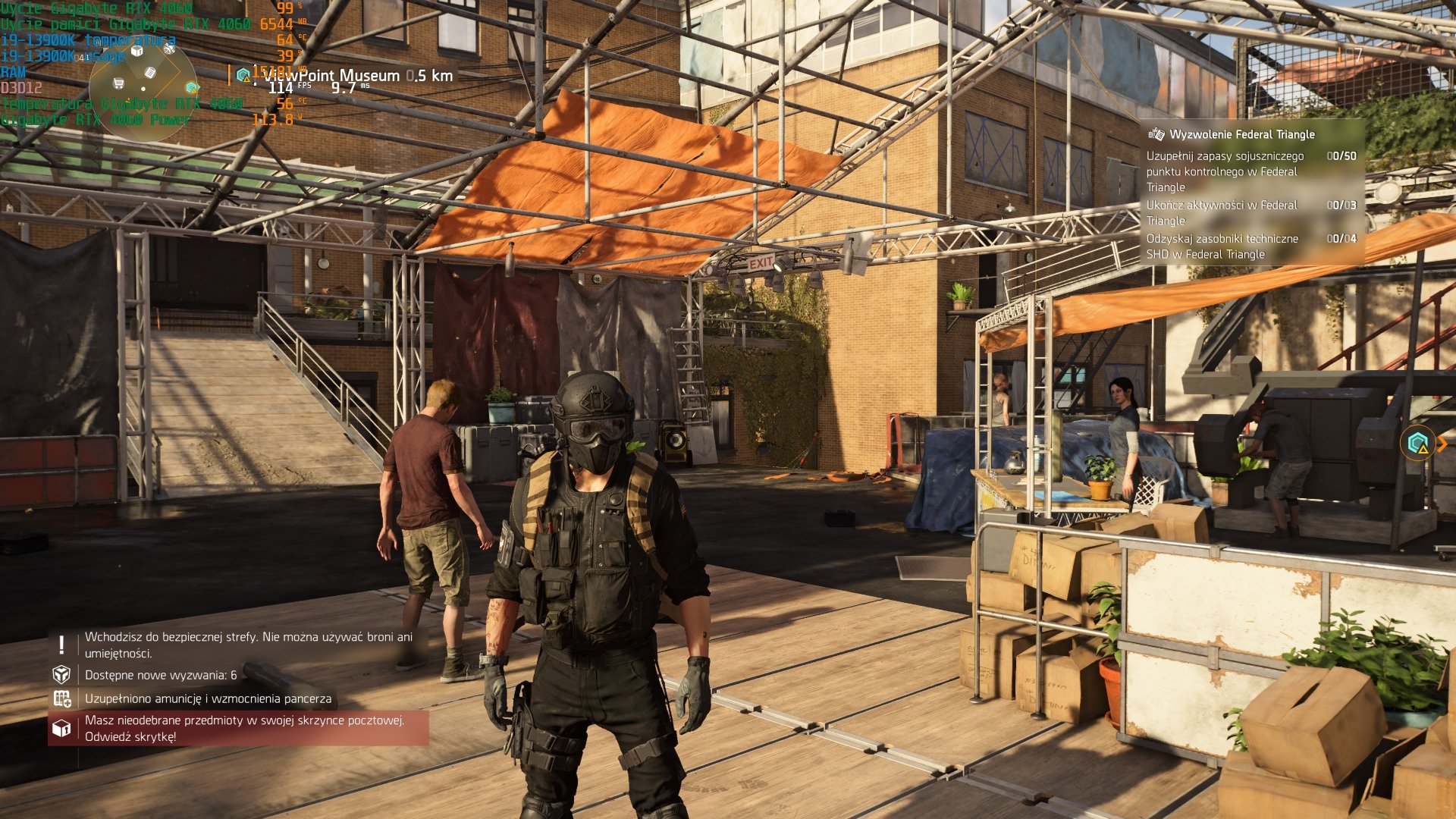Select the Odzyskaj zasobniki techniczne SHD objective

(1222, 246)
